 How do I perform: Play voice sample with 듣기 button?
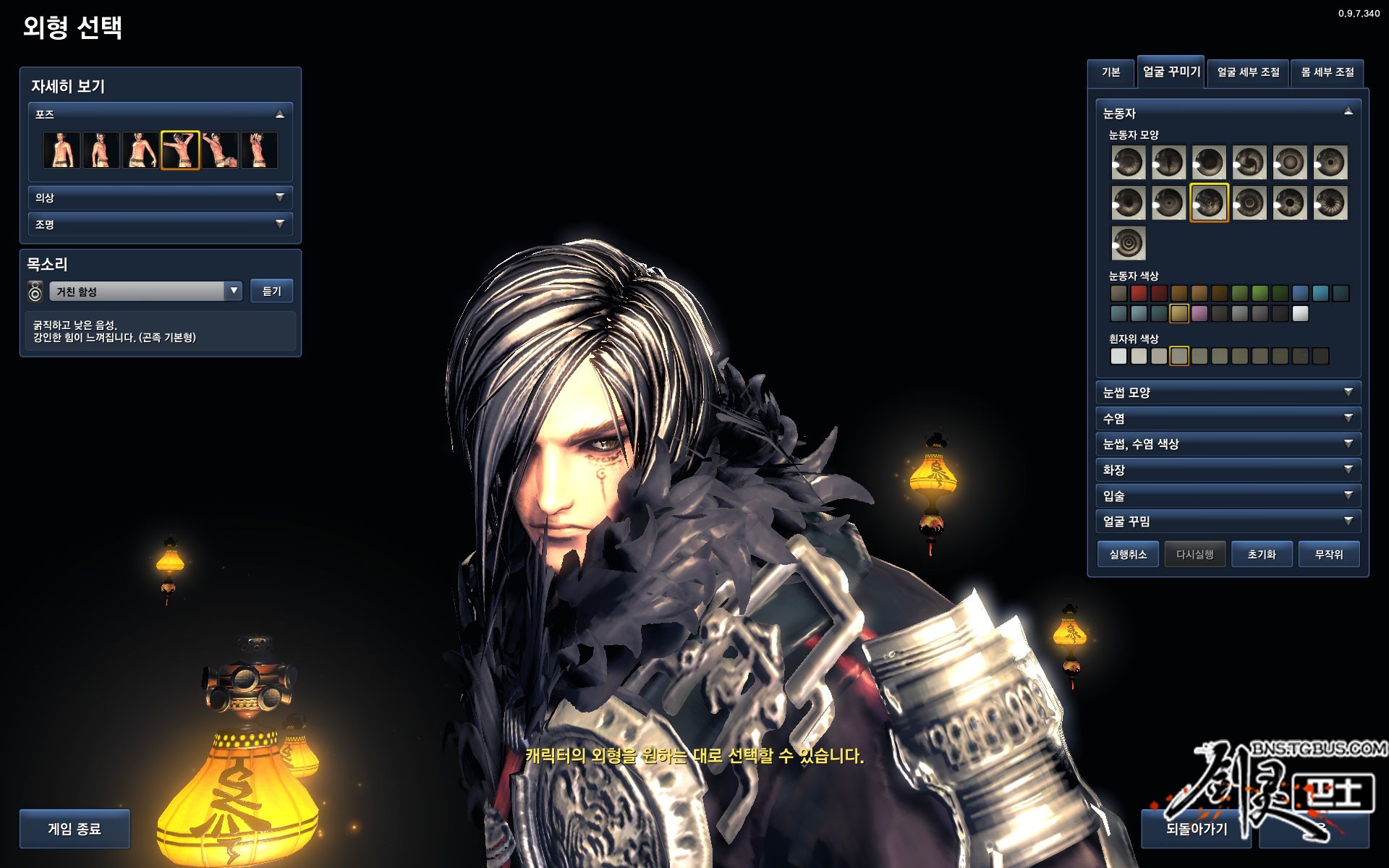click(271, 291)
